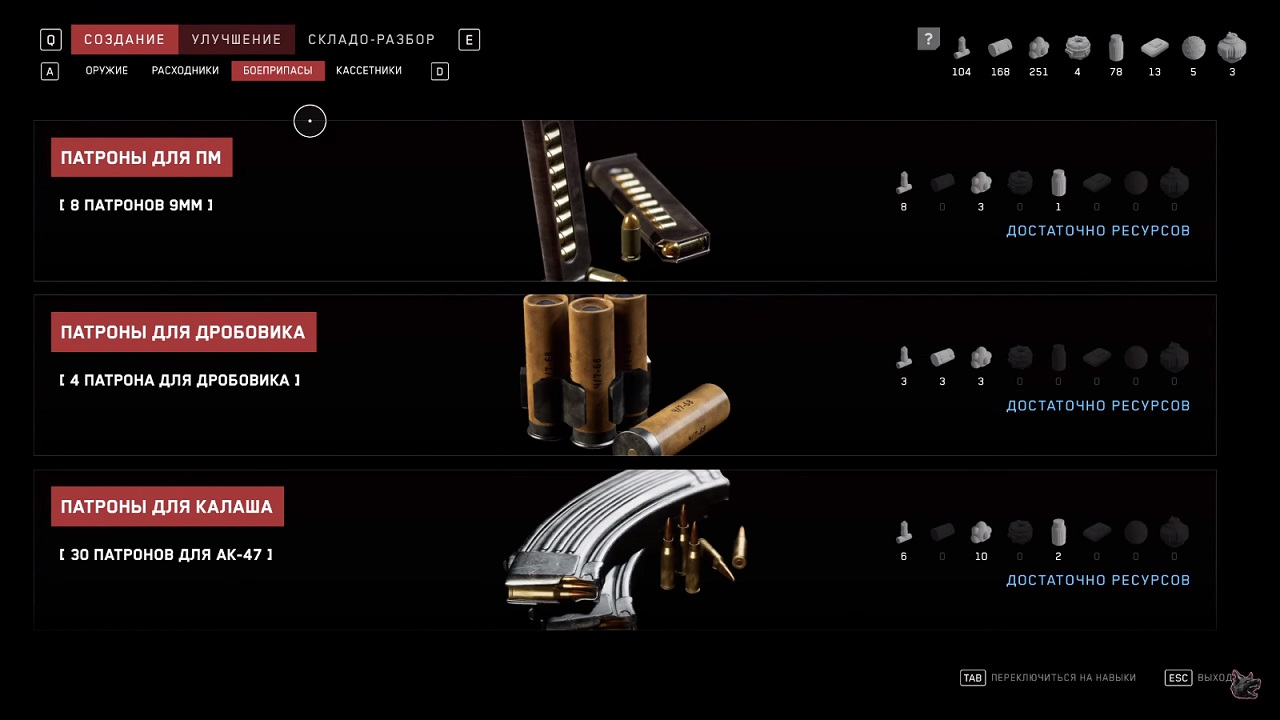Select the soap bar resource showing 13
This screenshot has height=720, width=1280.
tap(1154, 47)
